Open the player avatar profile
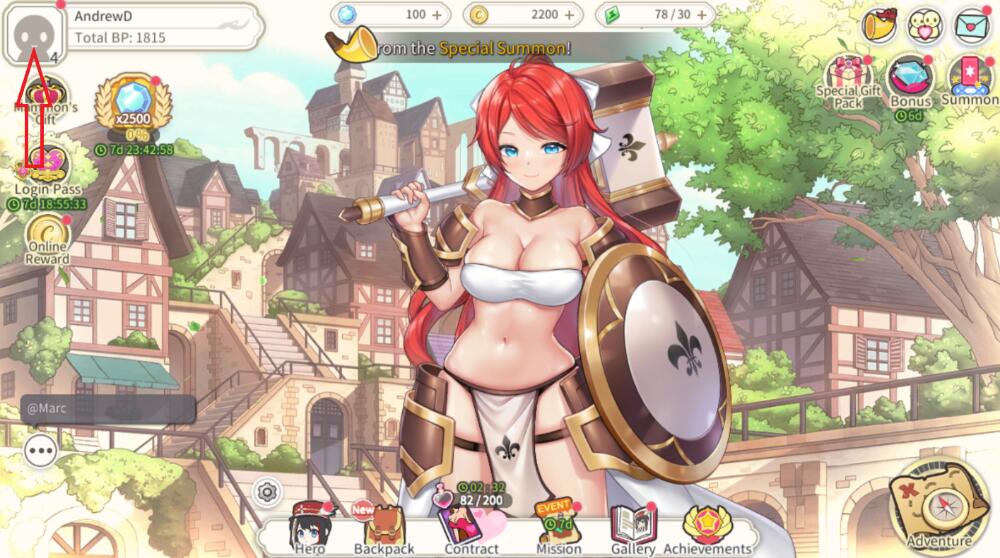The width and height of the screenshot is (1000, 558). click(33, 33)
